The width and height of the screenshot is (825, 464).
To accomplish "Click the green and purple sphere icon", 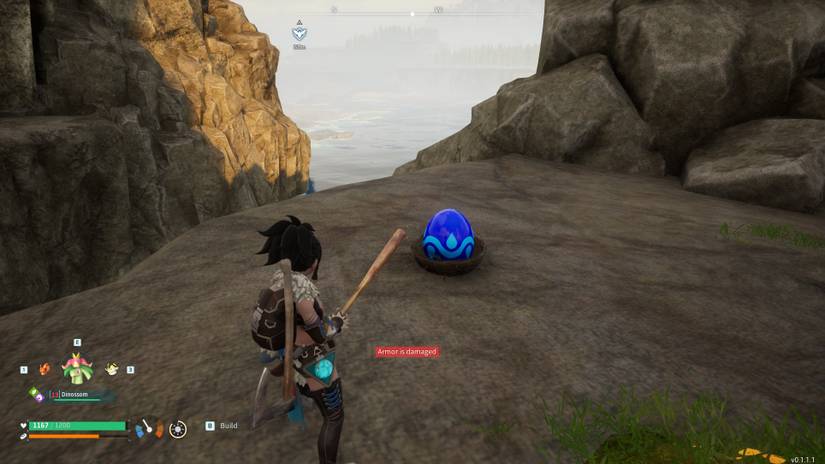I will [36, 395].
